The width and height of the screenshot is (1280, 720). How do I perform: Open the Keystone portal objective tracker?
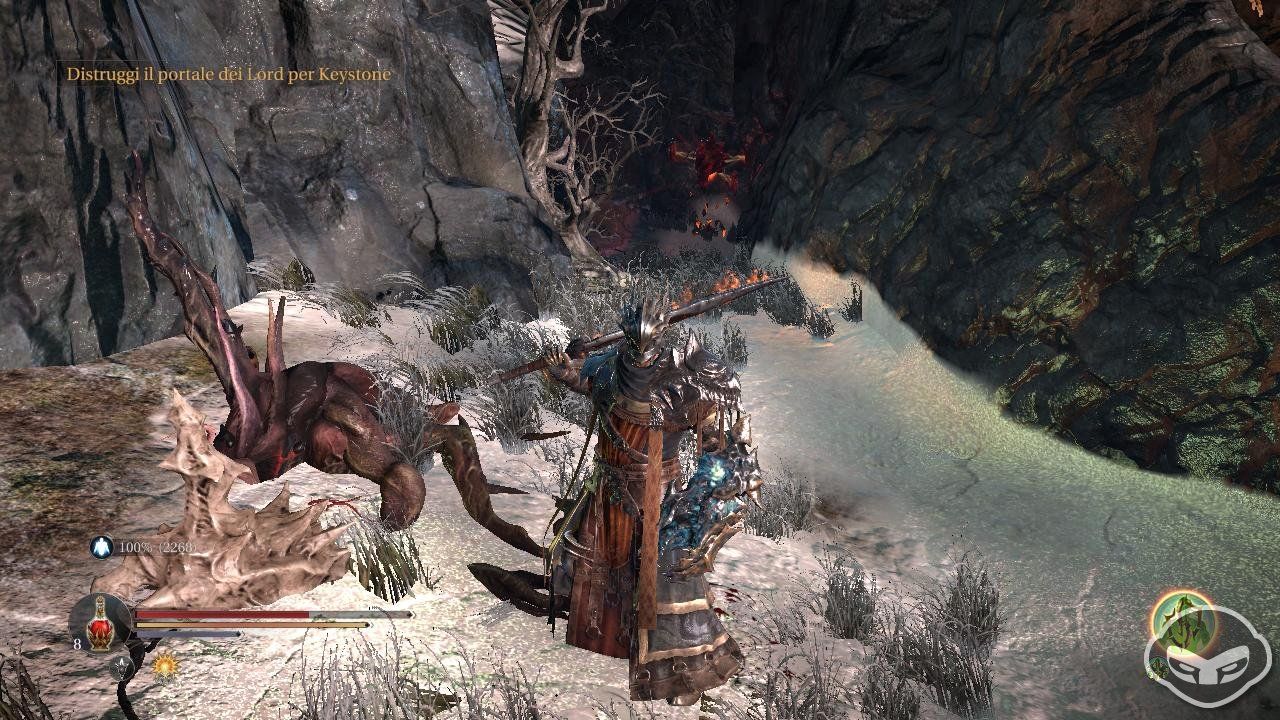228,74
